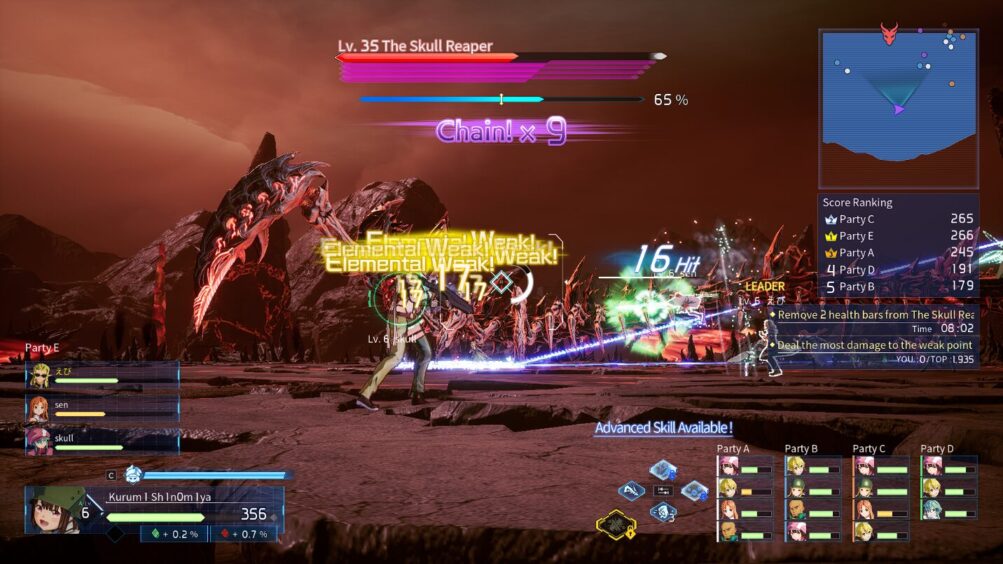The width and height of the screenshot is (1003, 564).
Task: Activate the locked yellow hexagon advanced skill
Action: (x=613, y=524)
